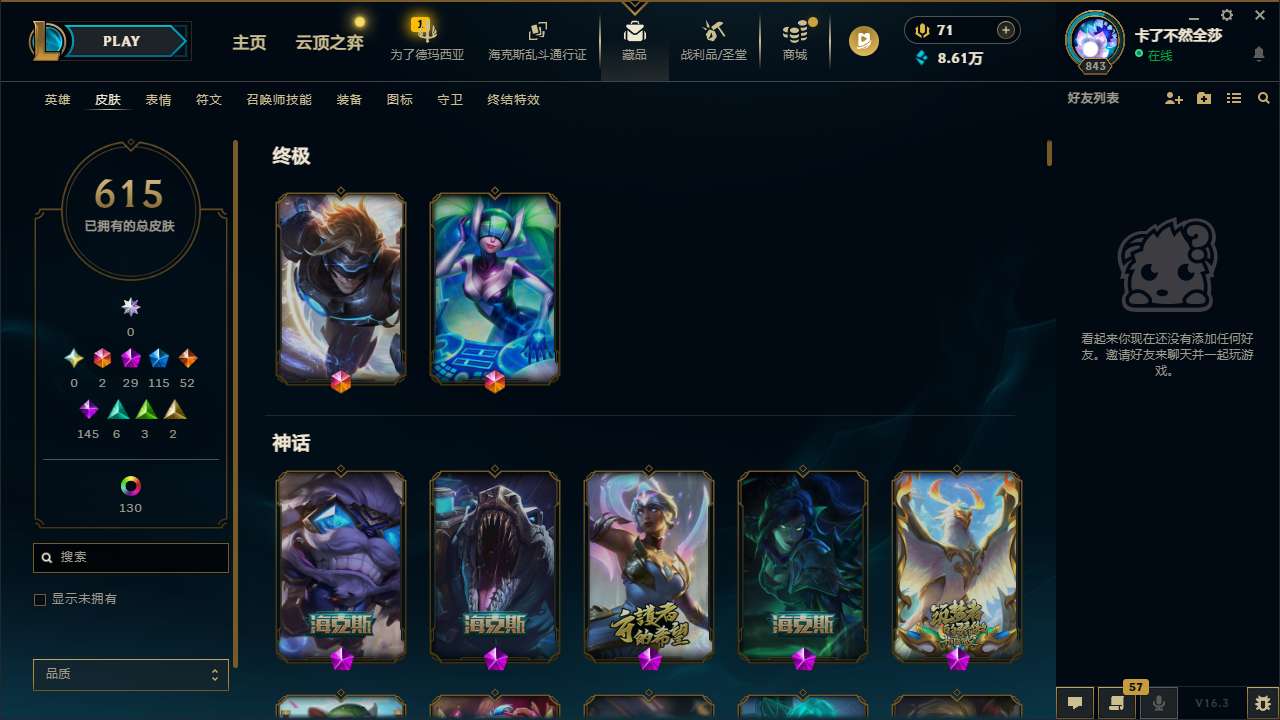Click the 为了德玛西亚 event icon
Image resolution: width=1280 pixels, height=720 pixels.
(x=426, y=36)
